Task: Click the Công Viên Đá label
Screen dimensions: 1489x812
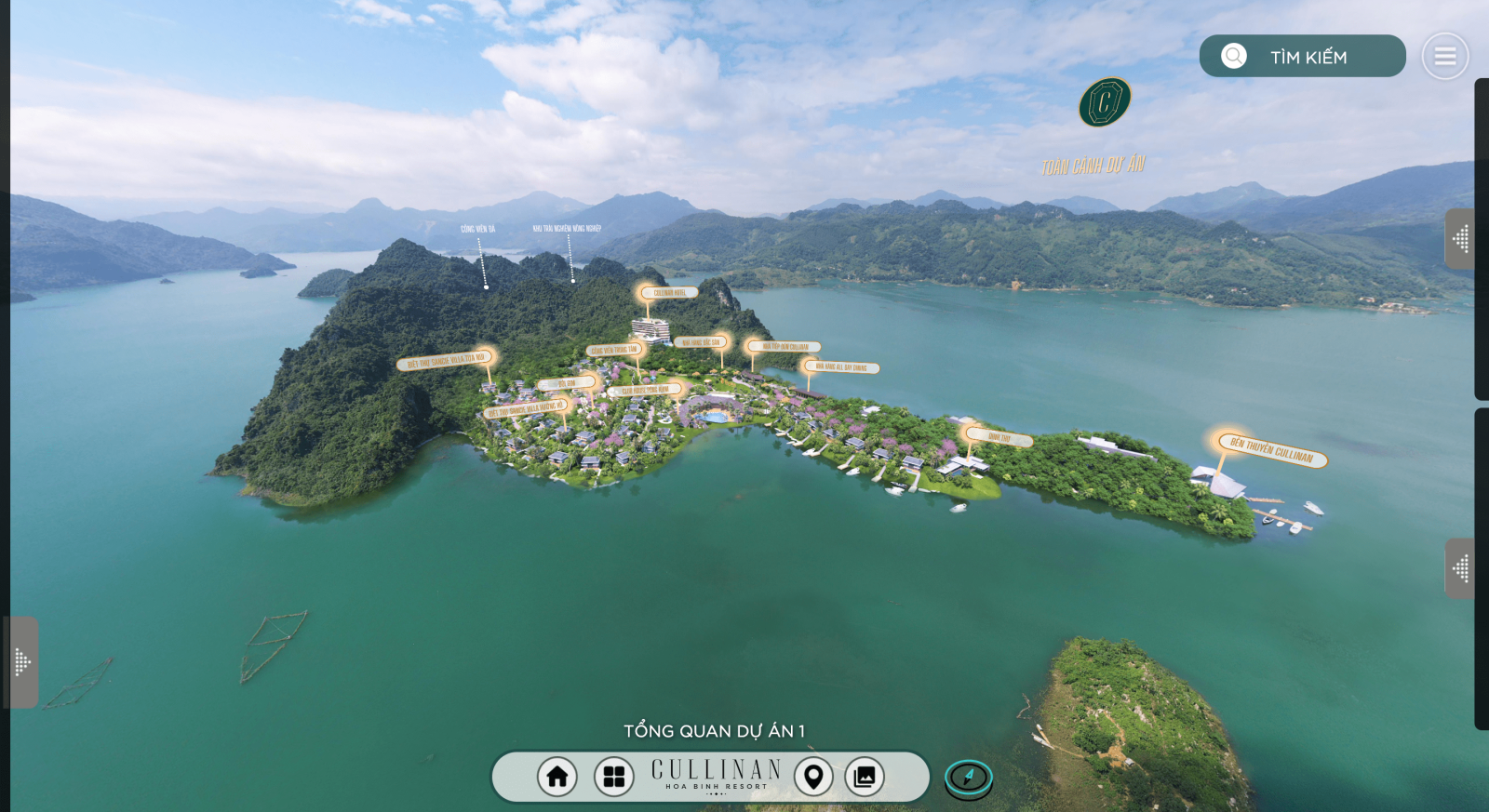Action: [x=477, y=229]
